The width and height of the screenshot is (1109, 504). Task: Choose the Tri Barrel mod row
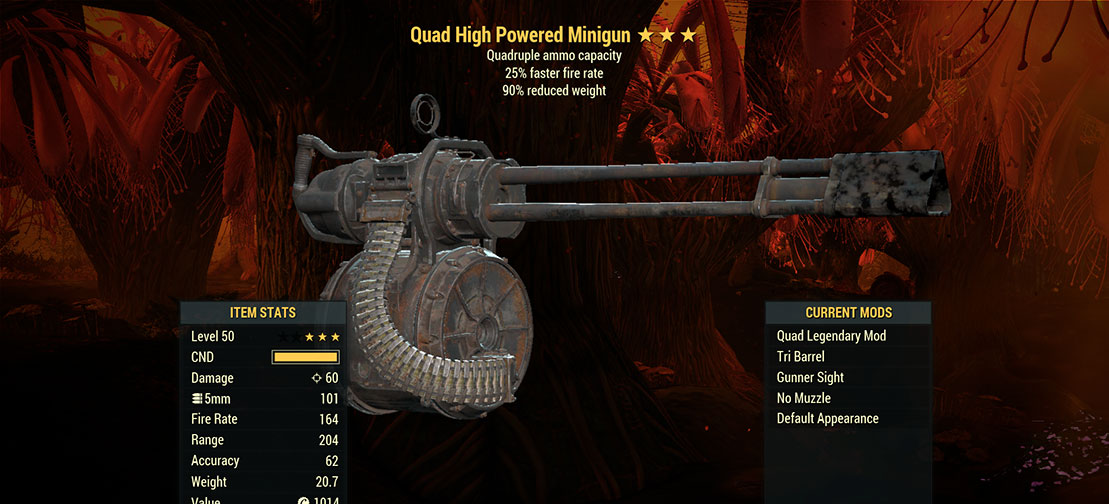coord(801,357)
